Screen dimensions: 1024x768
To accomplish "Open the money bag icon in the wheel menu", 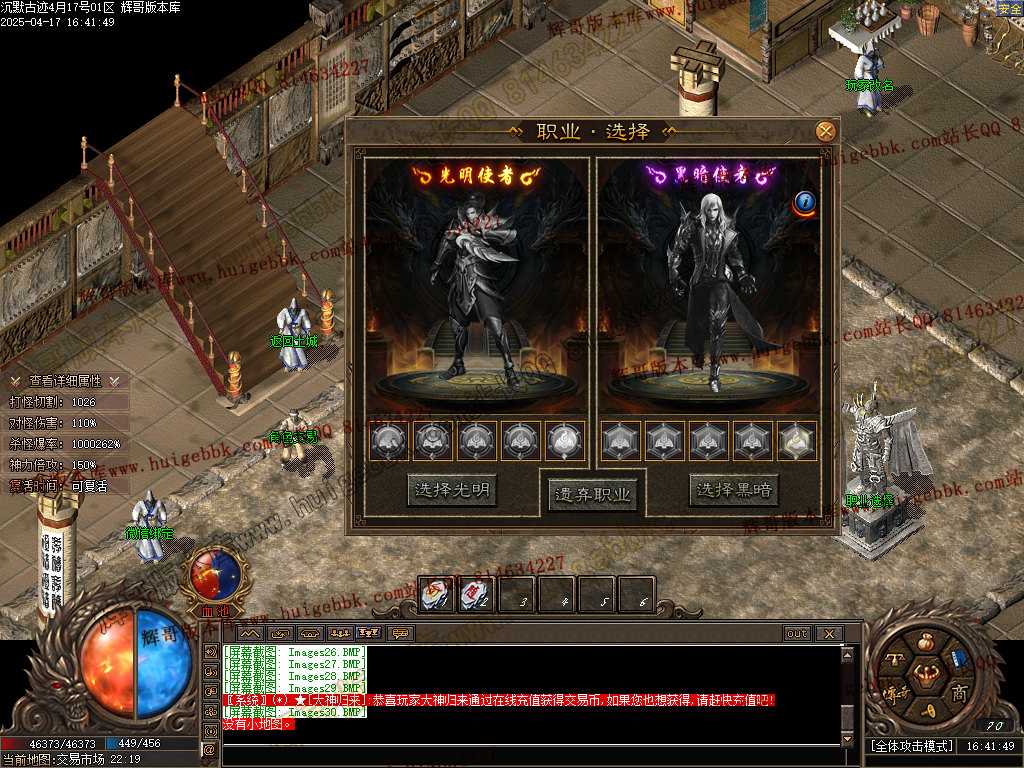I will (x=925, y=641).
